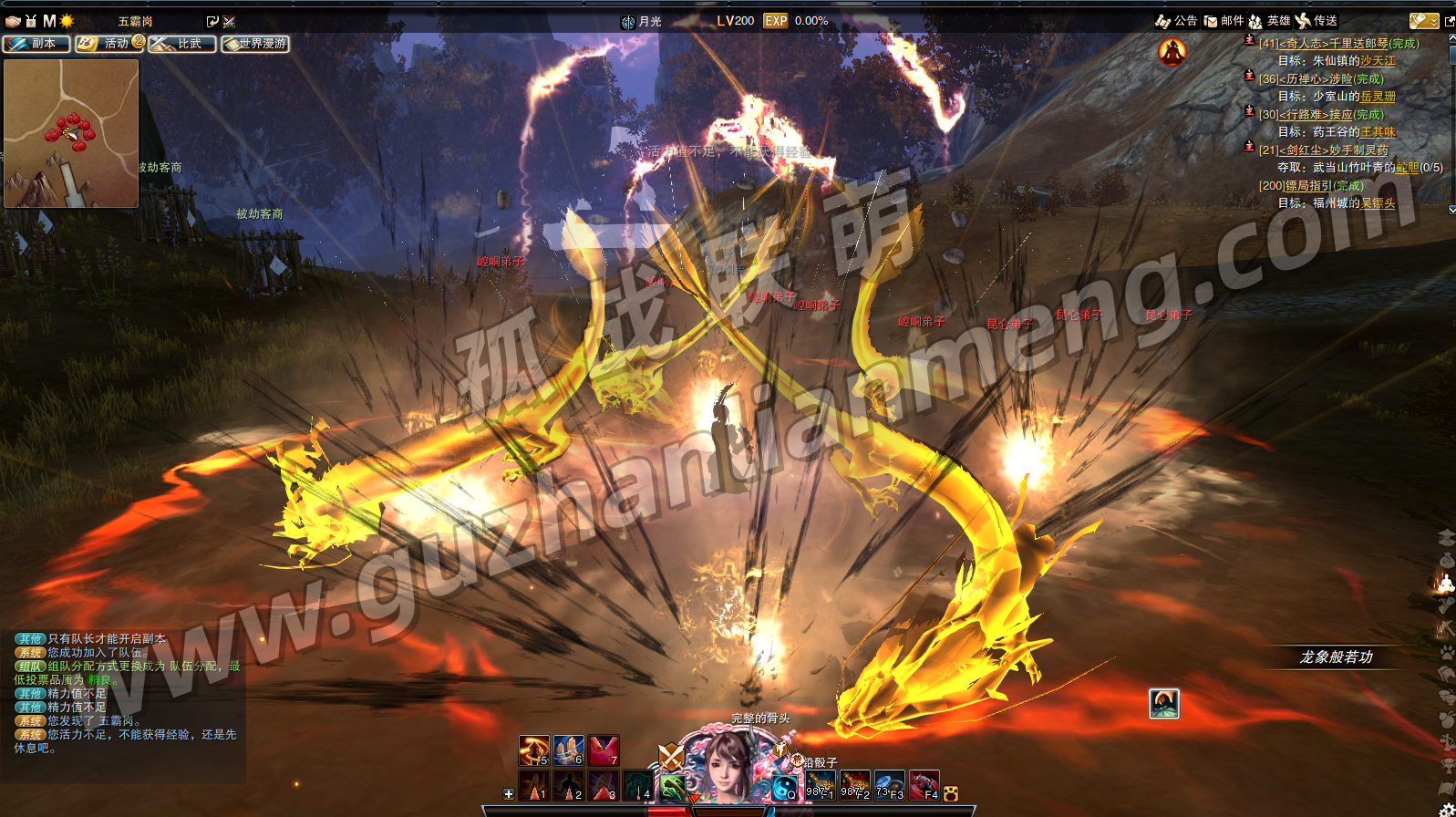Follow the 蛇胆 quest item link
This screenshot has width=1456, height=817.
(1407, 168)
